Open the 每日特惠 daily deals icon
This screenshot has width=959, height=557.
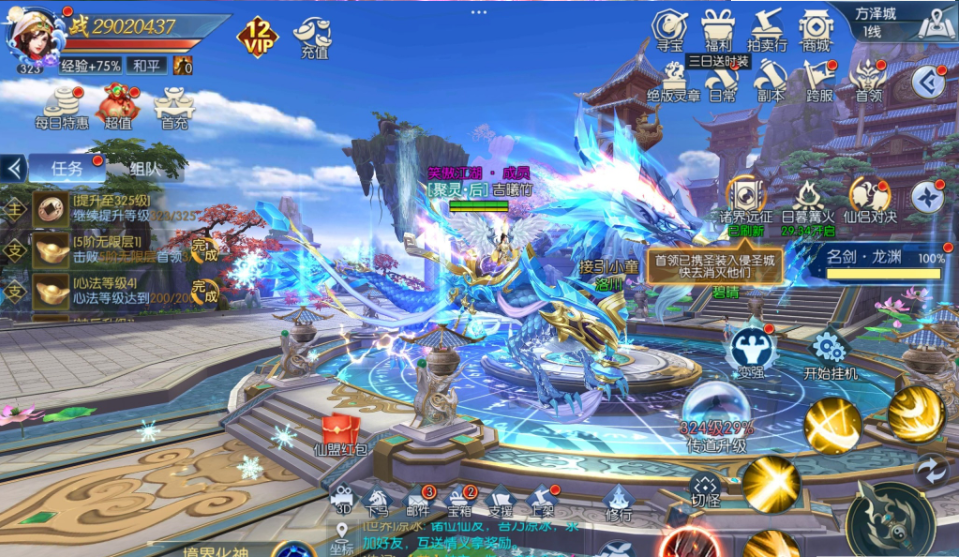[62, 106]
